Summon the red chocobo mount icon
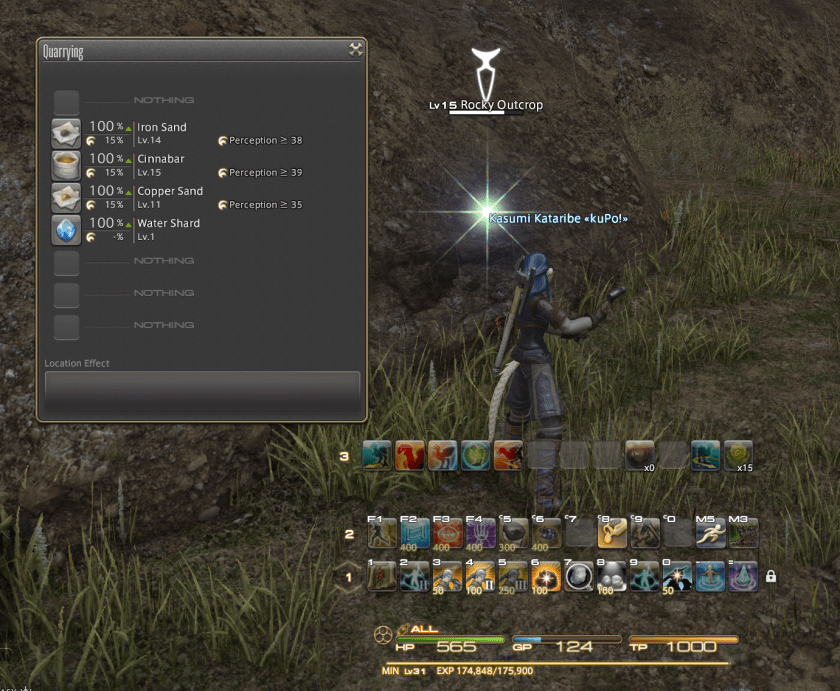840x691 pixels. [410, 455]
